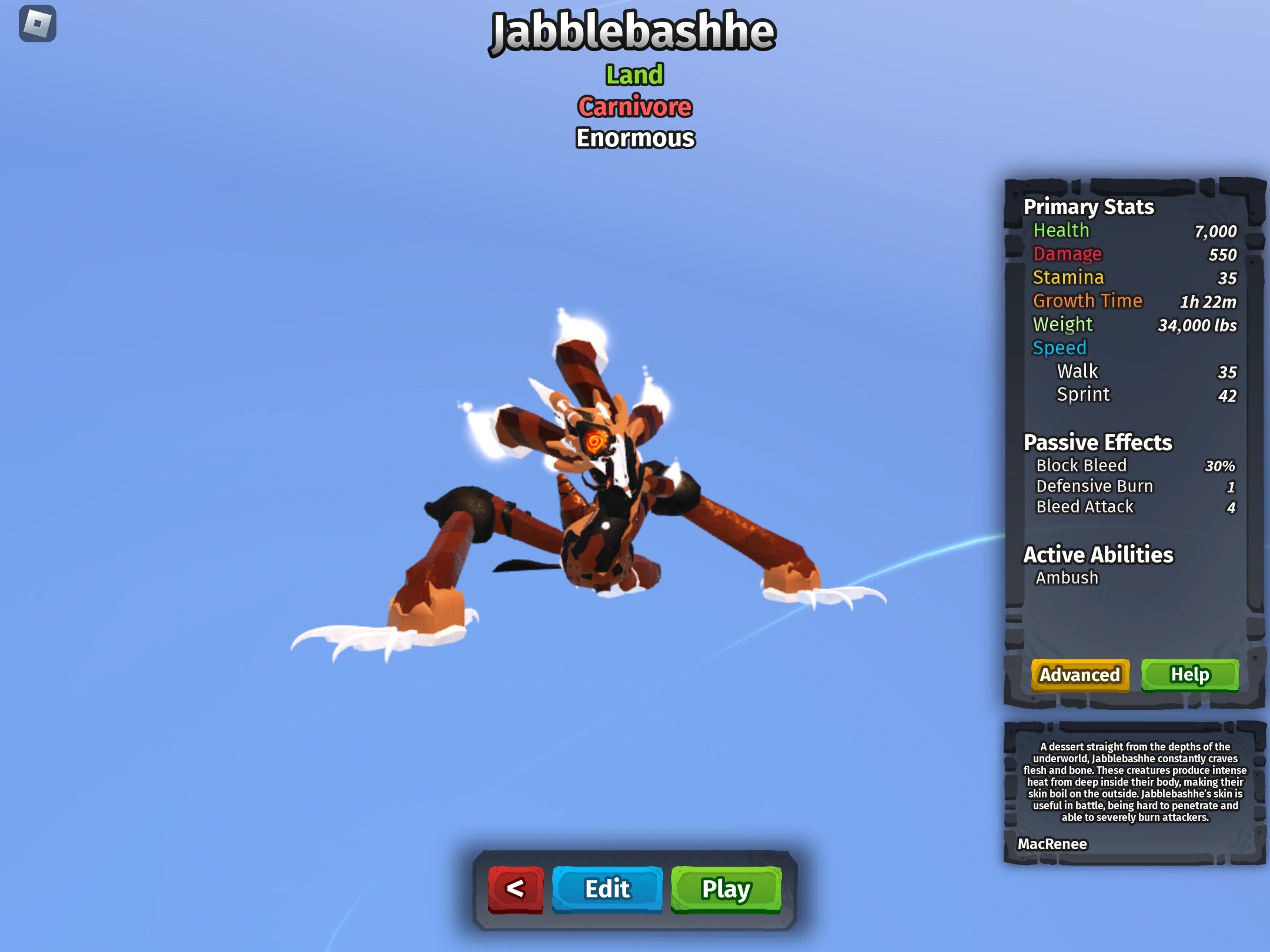Toggle the Carnivore diet label
1270x952 pixels.
point(634,107)
